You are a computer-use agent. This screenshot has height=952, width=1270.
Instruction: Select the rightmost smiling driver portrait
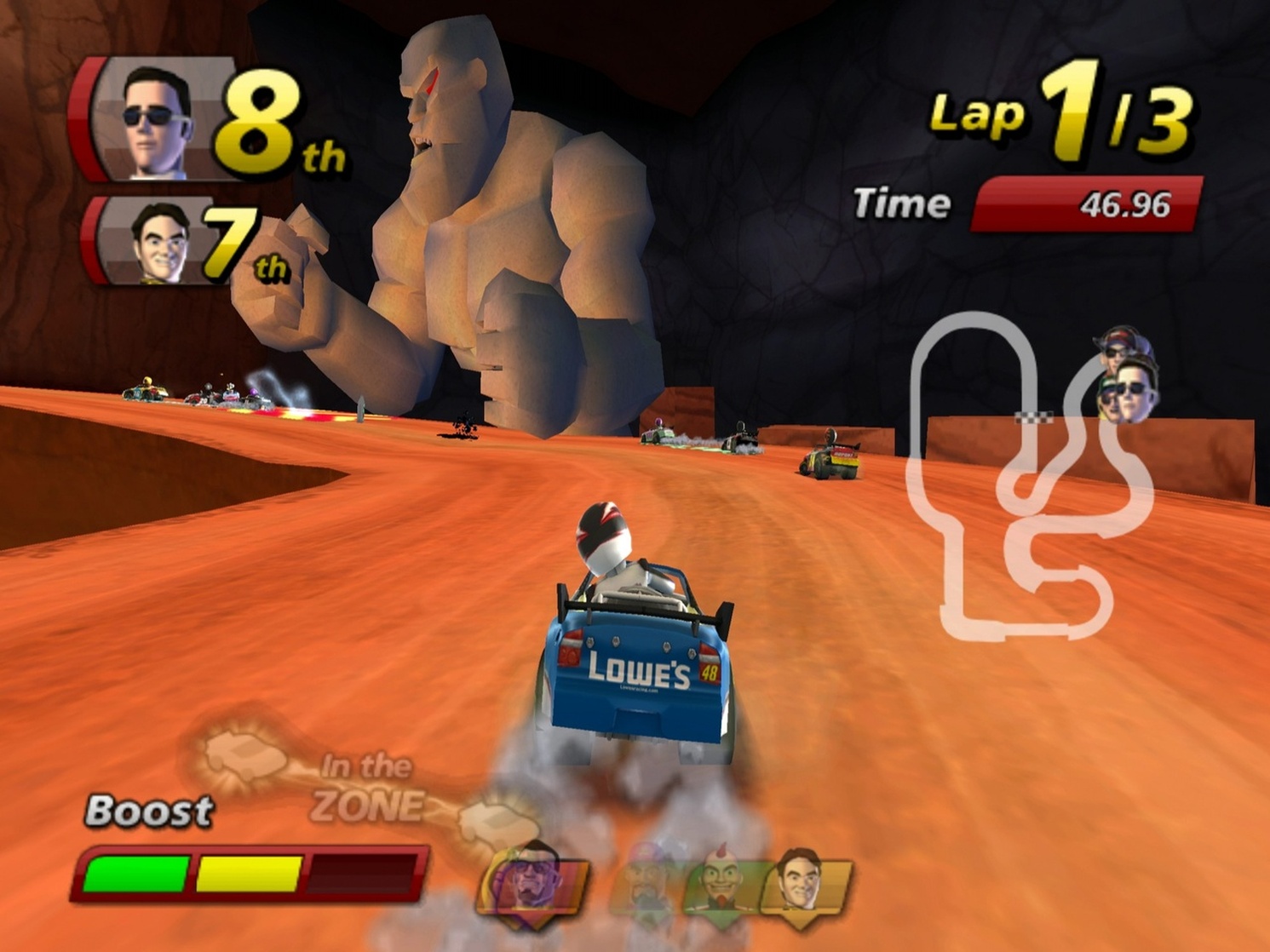797,875
